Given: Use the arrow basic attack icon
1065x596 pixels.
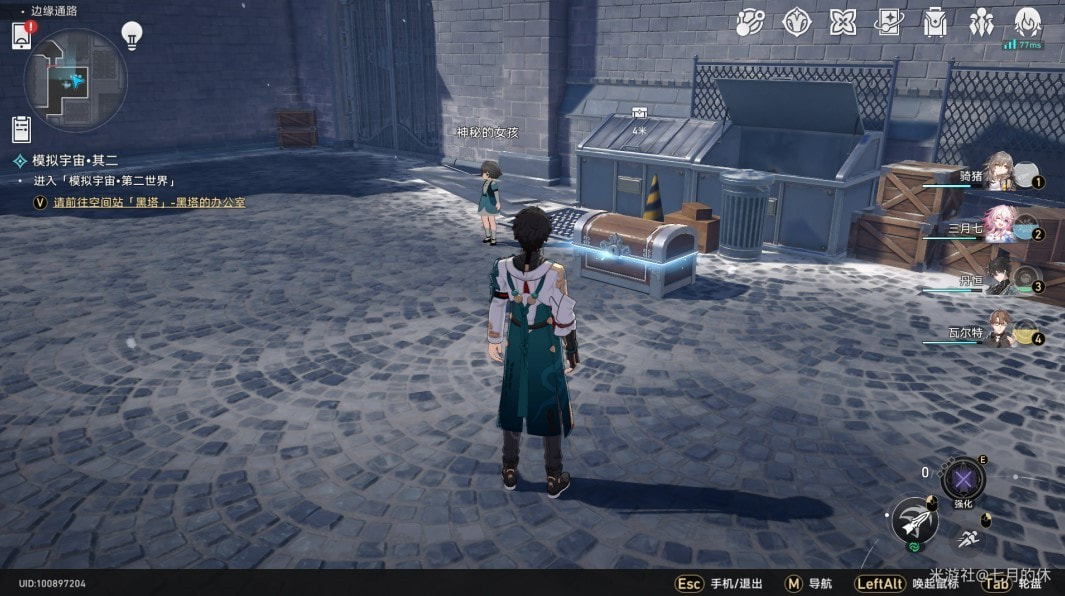Looking at the screenshot, I should coord(913,520).
